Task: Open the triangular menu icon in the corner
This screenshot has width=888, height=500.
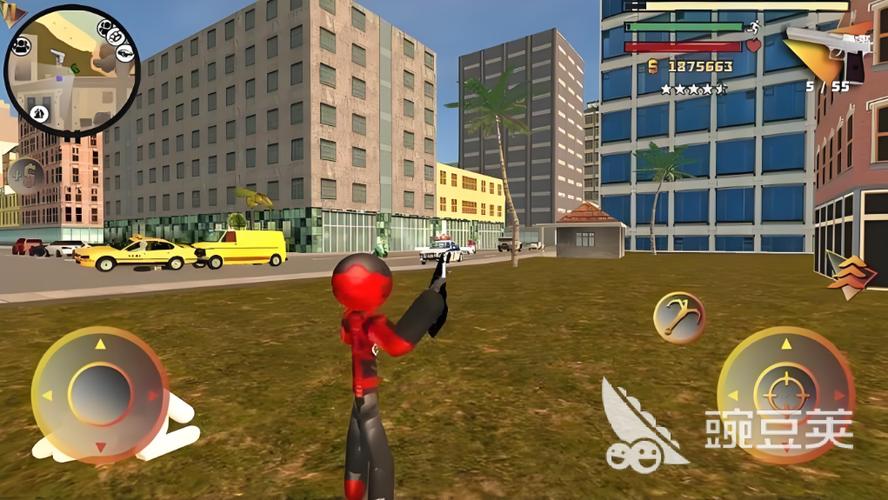Action: [12, 12]
